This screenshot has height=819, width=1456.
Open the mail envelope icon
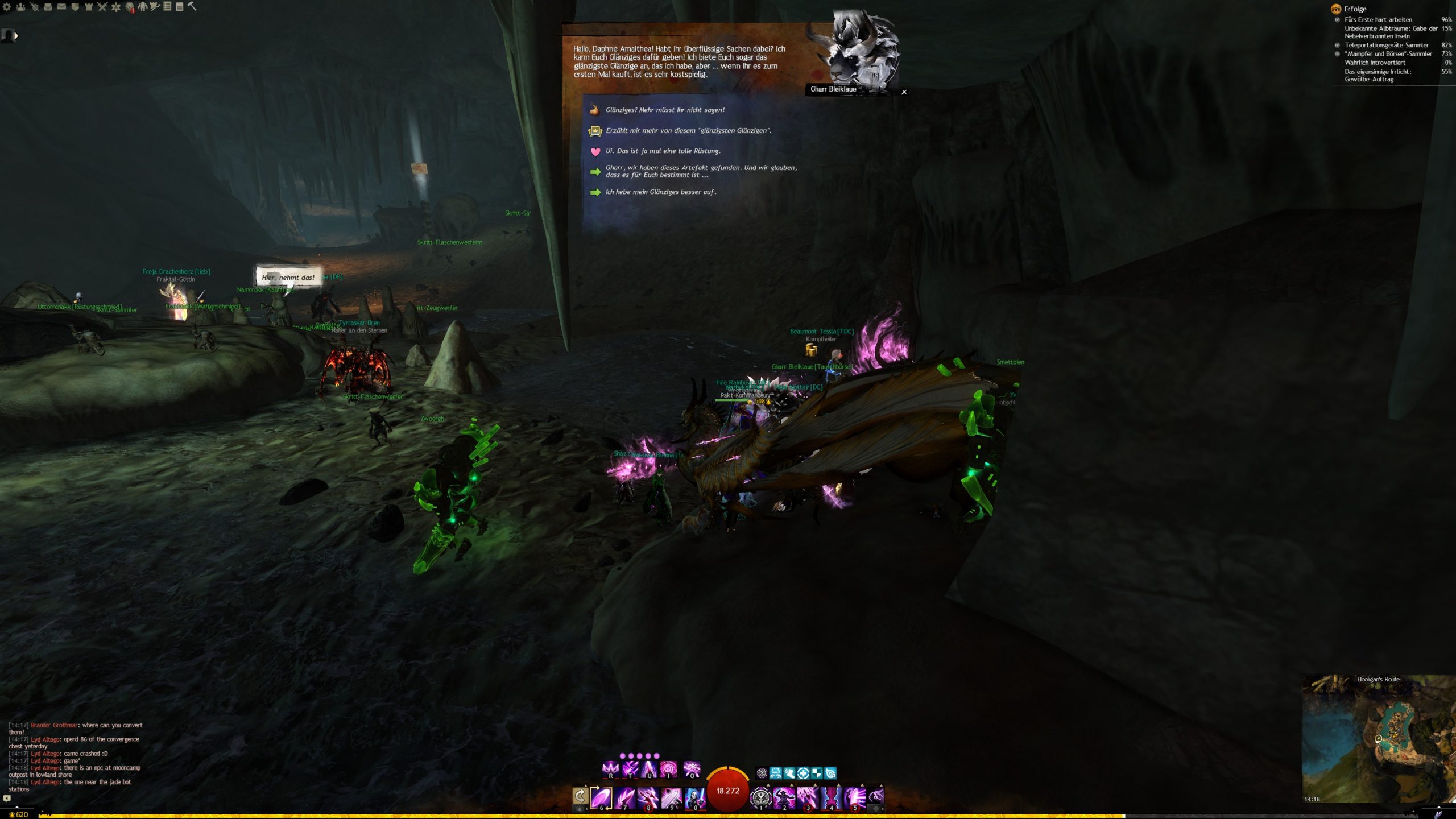coord(61,7)
